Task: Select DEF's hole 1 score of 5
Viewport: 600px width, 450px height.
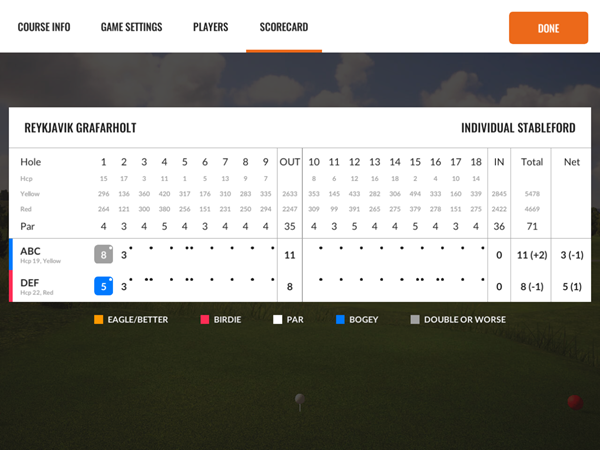Action: pos(103,286)
